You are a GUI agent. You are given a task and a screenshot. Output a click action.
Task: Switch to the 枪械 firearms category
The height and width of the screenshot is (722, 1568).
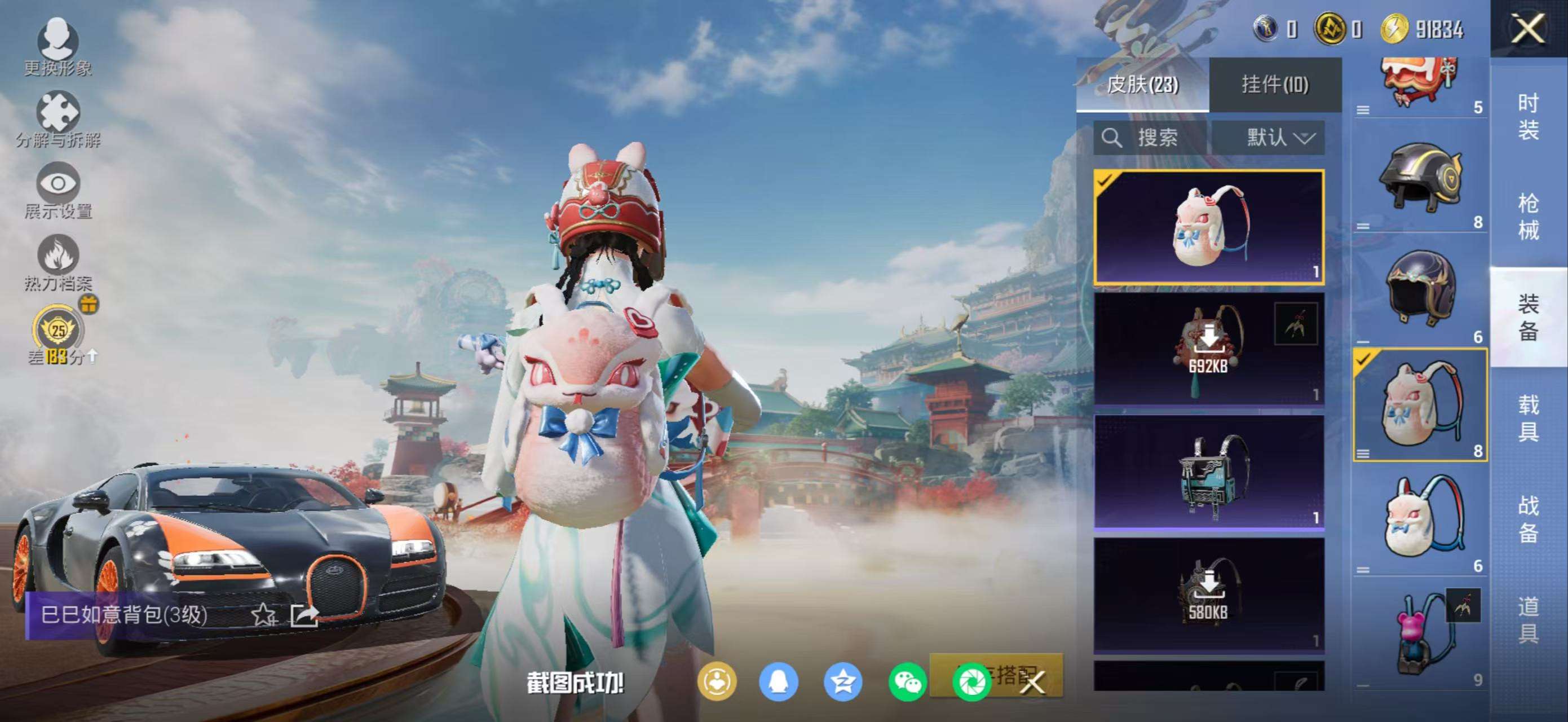1528,216
